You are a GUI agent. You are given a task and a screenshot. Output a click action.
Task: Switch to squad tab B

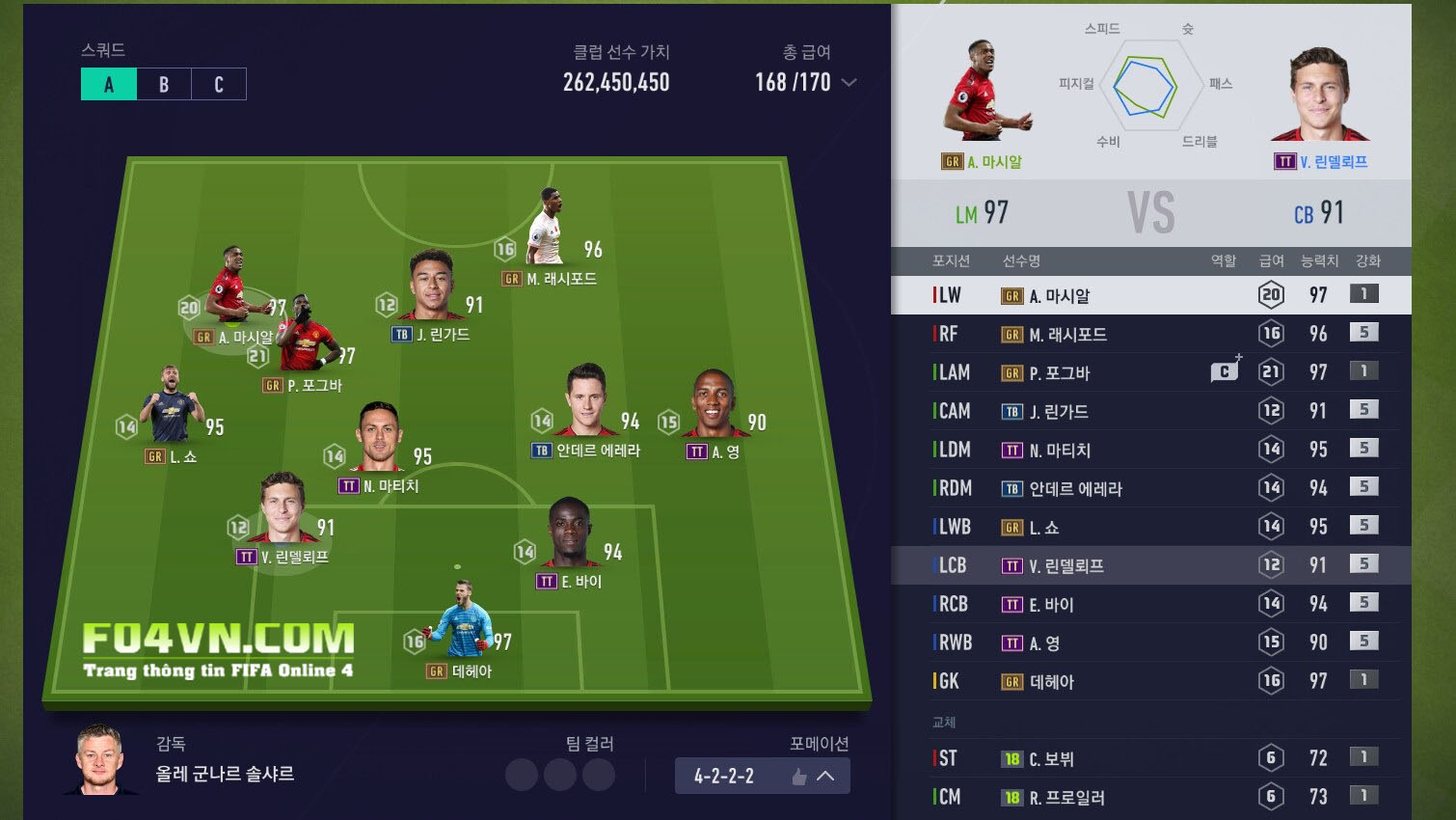164,84
